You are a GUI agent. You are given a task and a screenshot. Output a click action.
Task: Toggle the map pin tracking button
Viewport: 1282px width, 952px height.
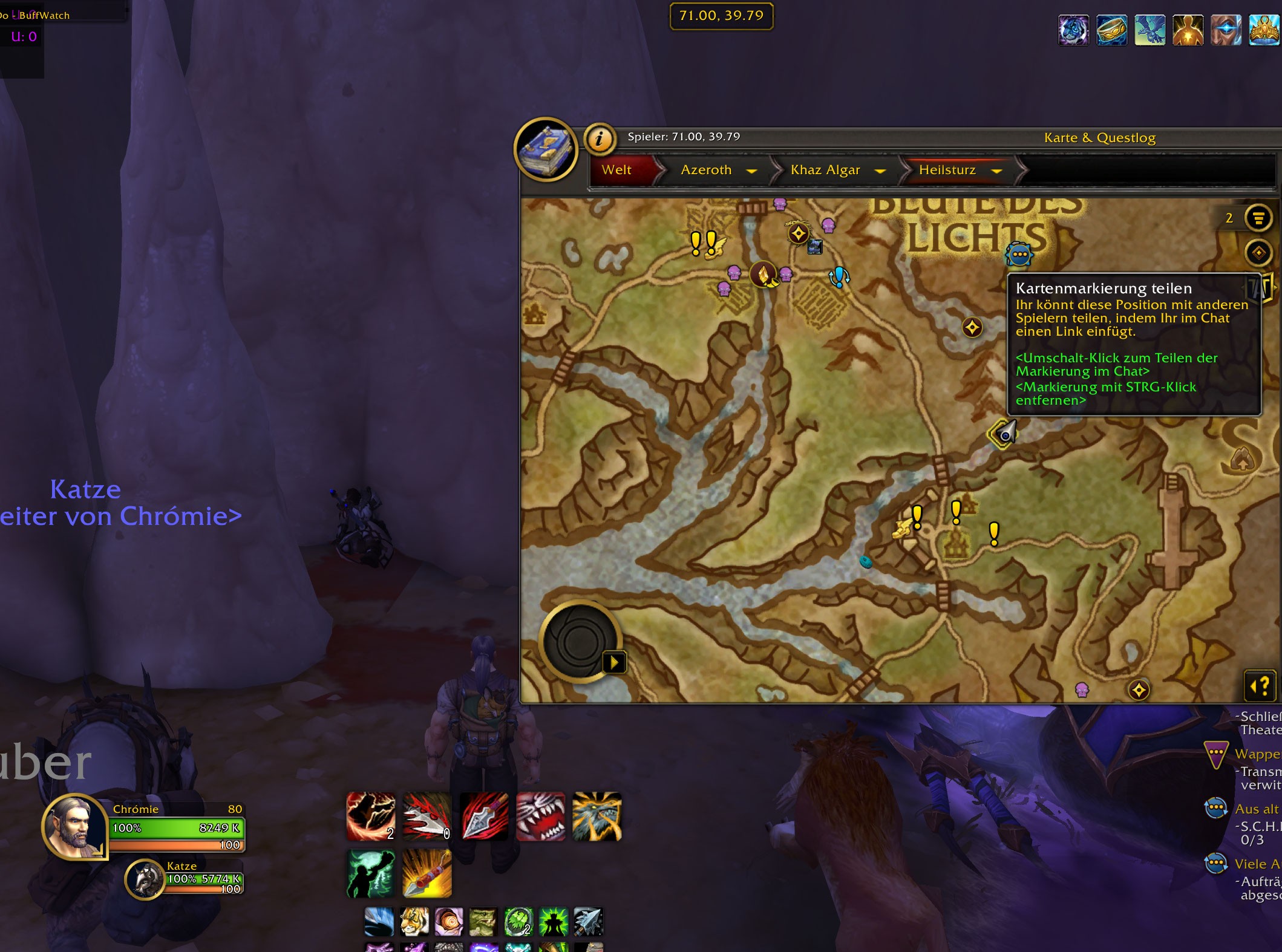tap(1258, 252)
